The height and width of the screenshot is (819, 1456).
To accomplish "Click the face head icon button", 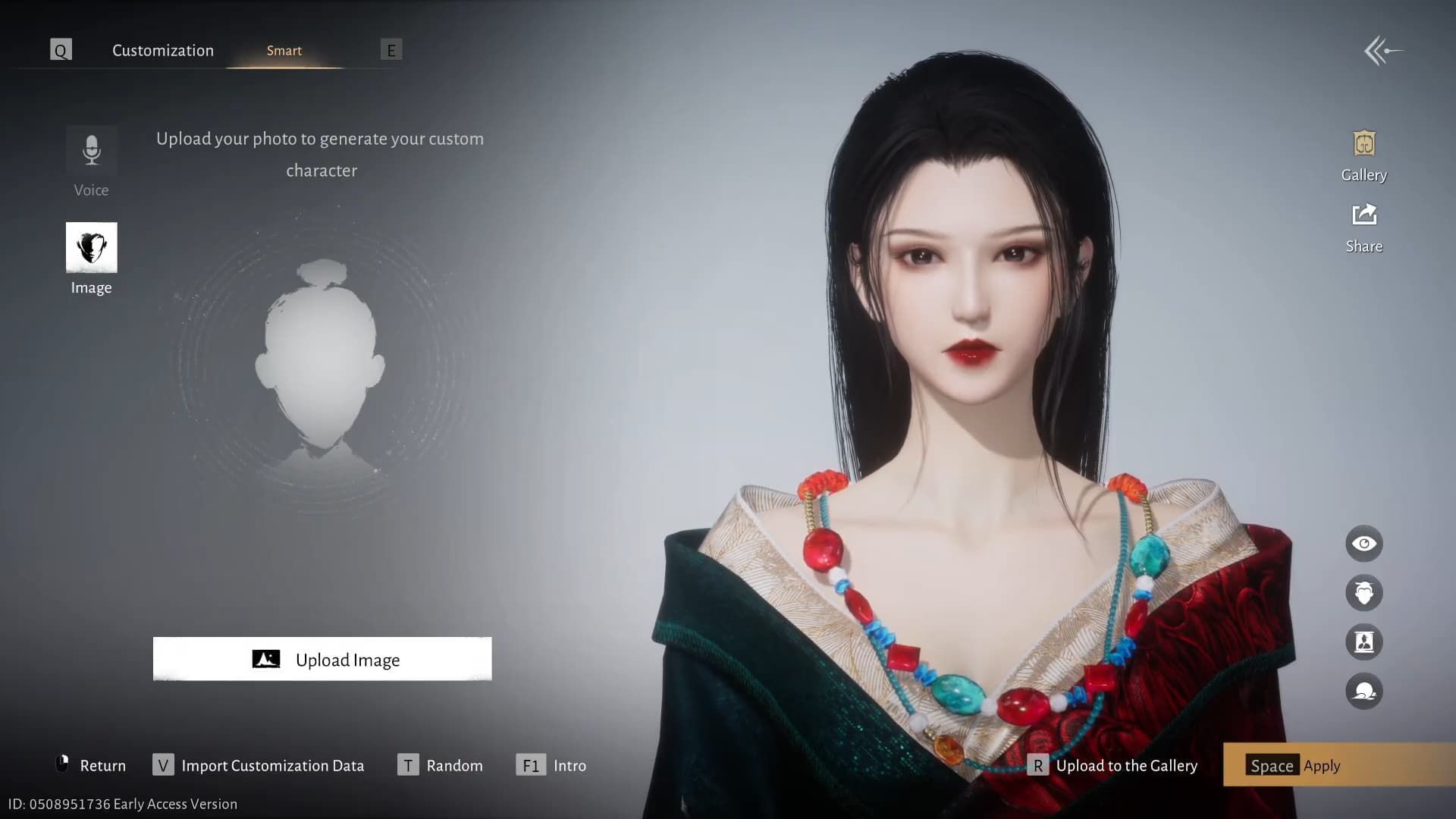I will [1363, 593].
